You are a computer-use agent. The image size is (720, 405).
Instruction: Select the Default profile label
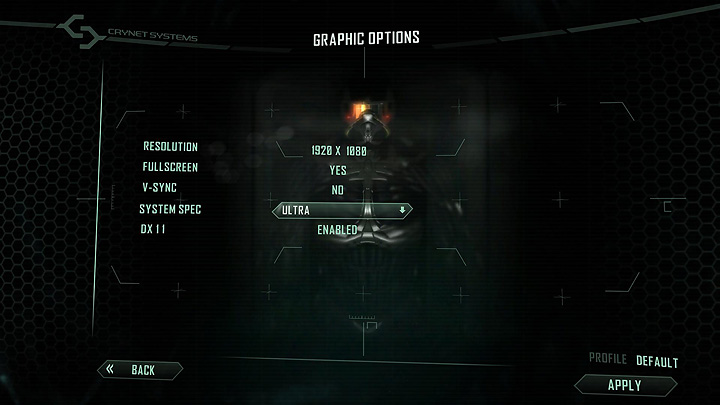point(657,361)
